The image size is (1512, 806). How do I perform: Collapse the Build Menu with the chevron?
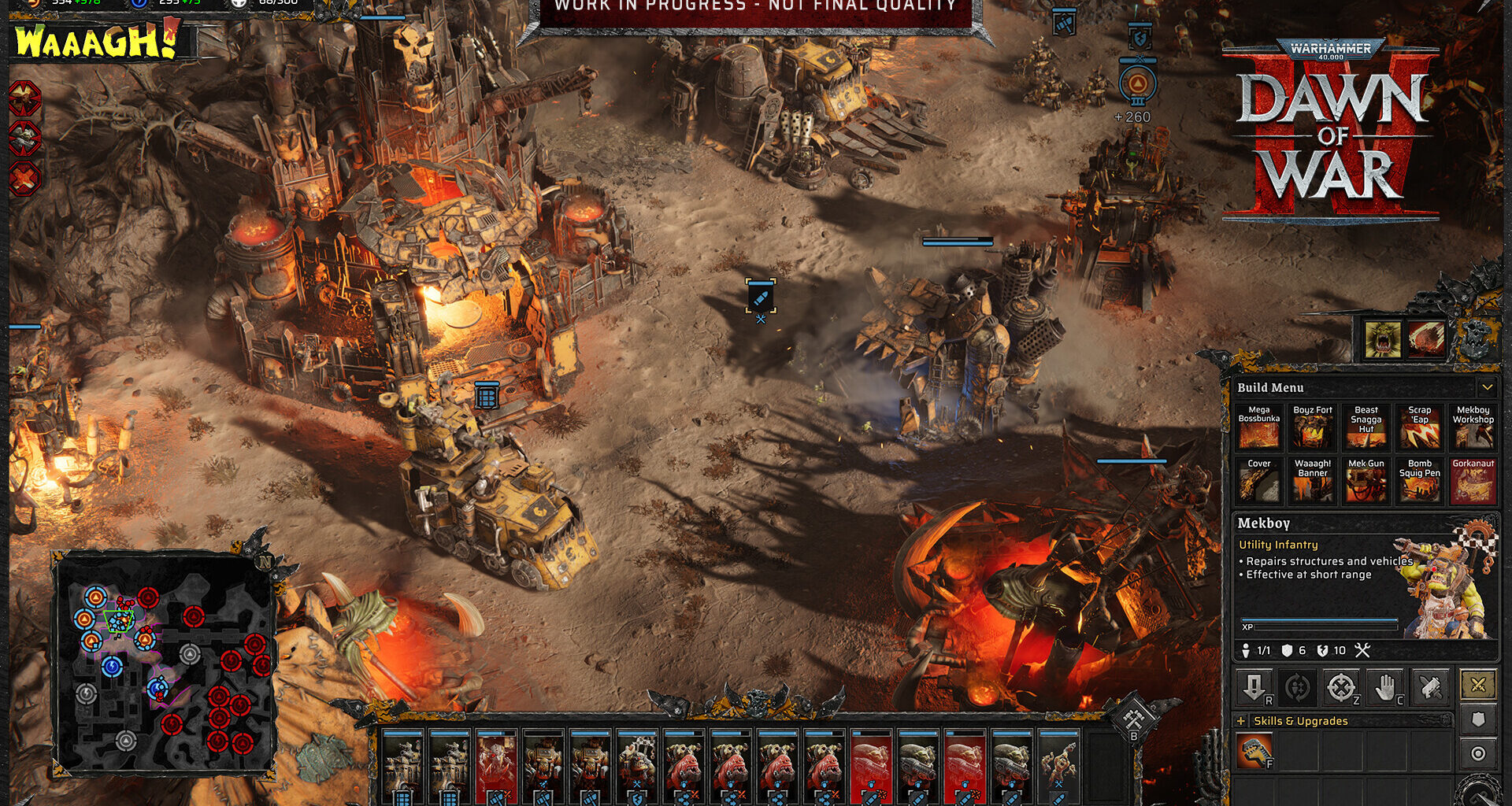click(1487, 387)
